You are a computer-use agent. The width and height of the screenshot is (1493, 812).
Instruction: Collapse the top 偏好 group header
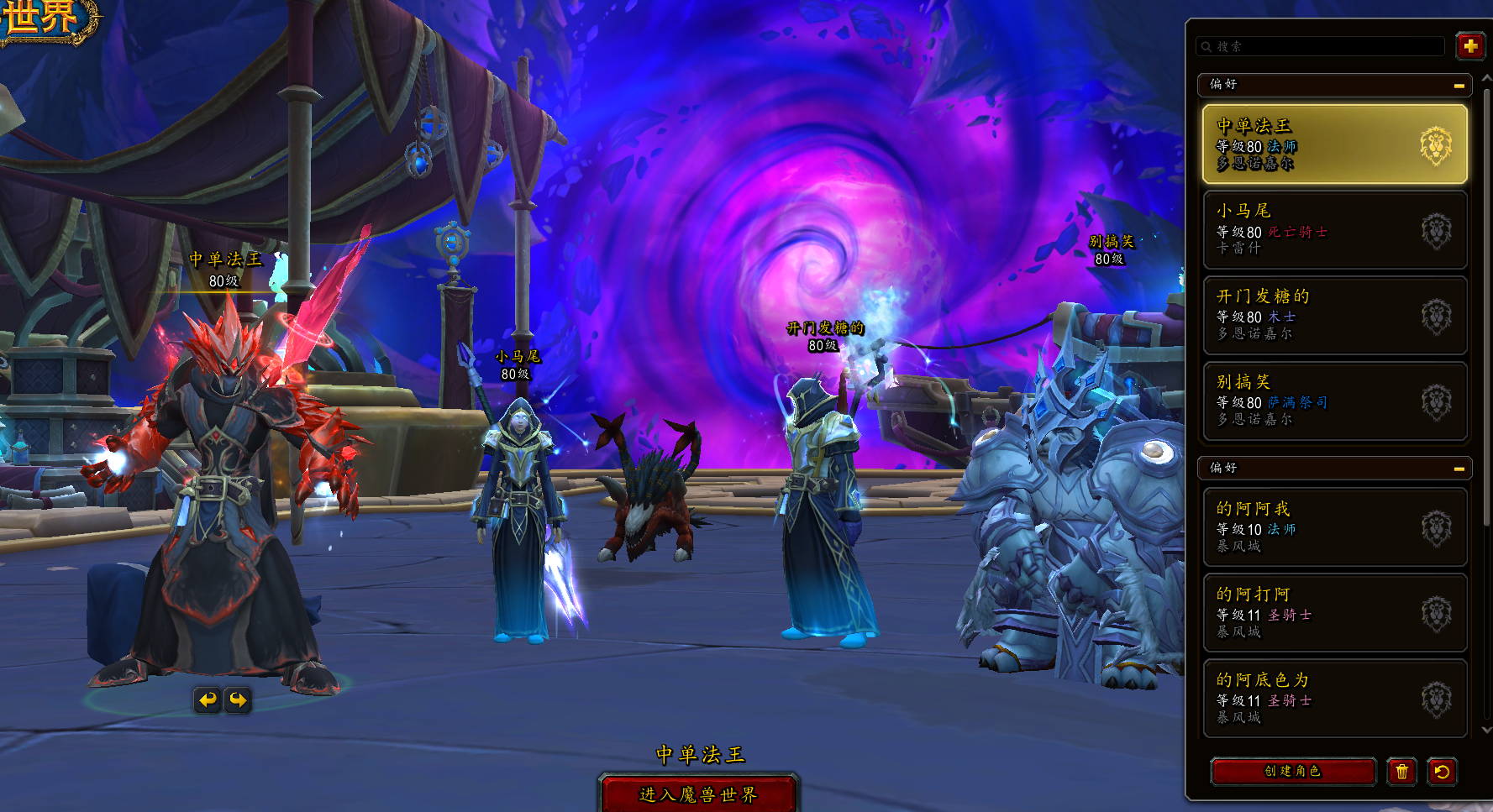(1459, 86)
